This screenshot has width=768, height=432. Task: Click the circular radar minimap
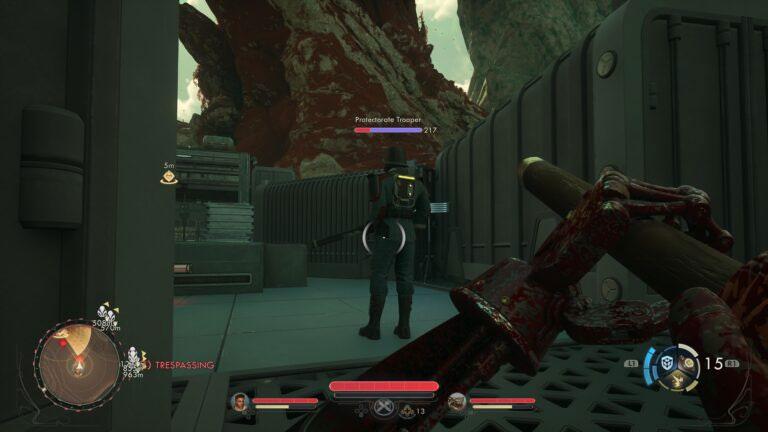[76, 363]
